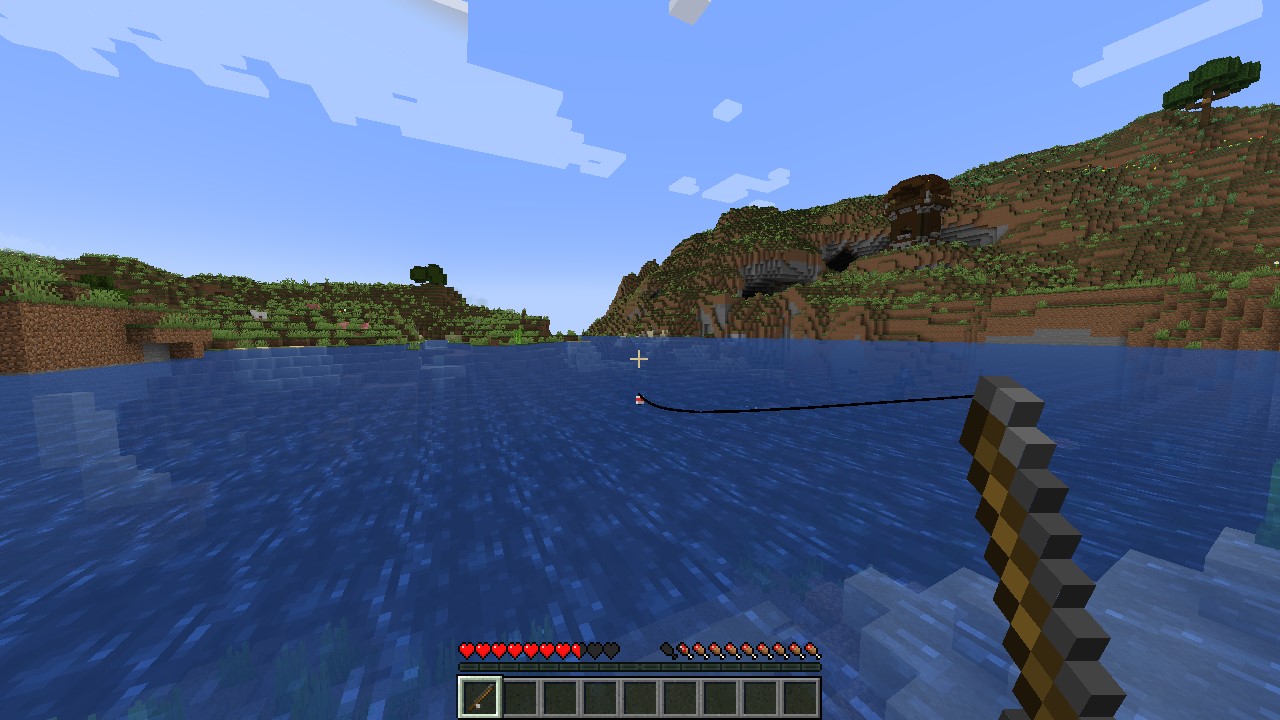Click the tree on the far right hilltop
The height and width of the screenshot is (720, 1280).
(x=1210, y=85)
